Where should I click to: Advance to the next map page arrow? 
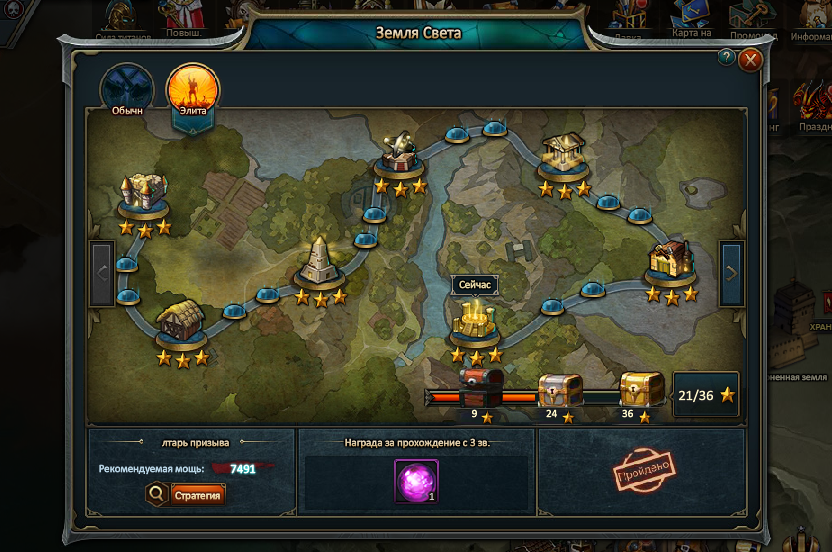tap(731, 273)
